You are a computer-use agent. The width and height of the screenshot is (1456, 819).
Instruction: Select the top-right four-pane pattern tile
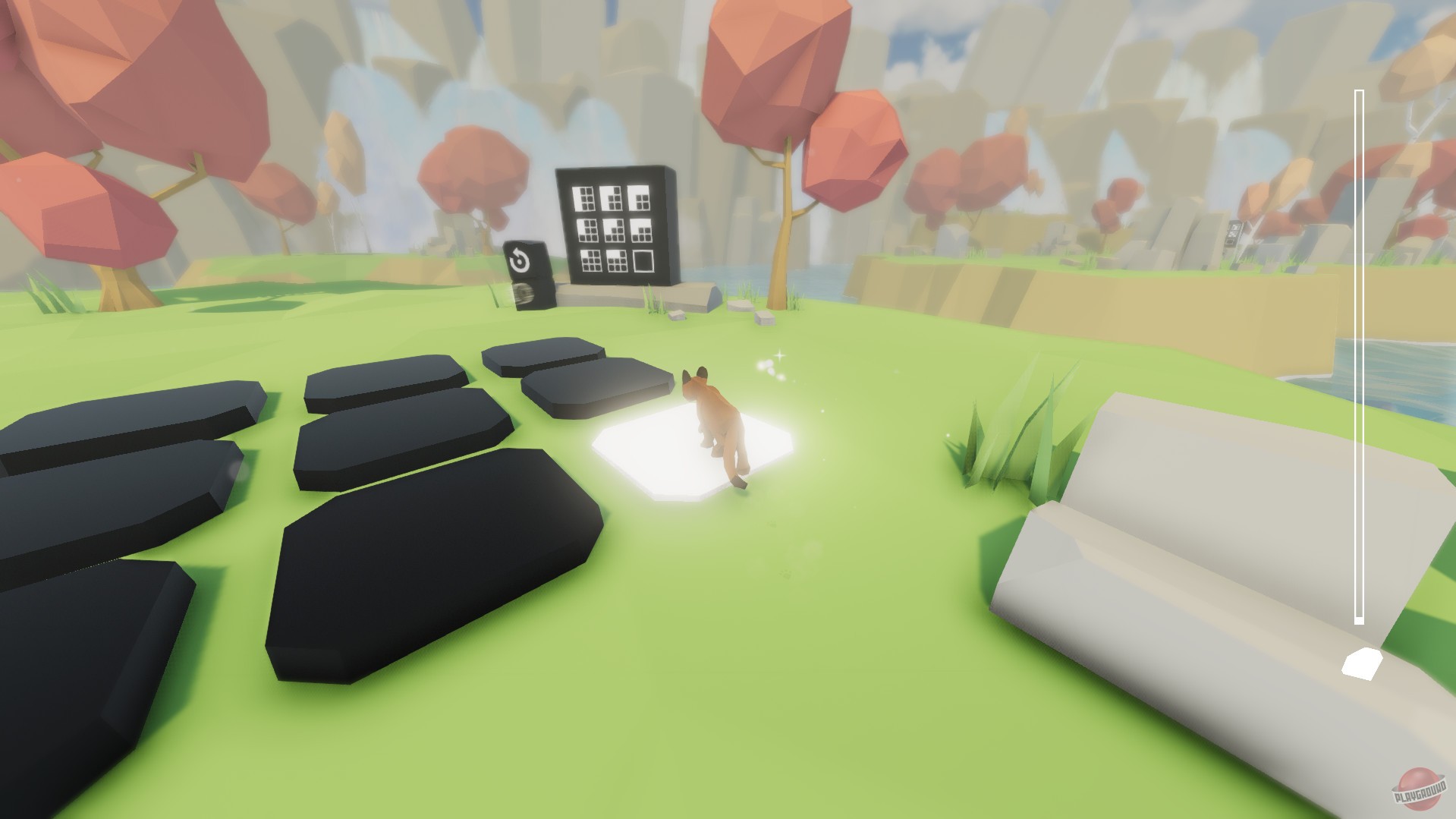click(638, 197)
